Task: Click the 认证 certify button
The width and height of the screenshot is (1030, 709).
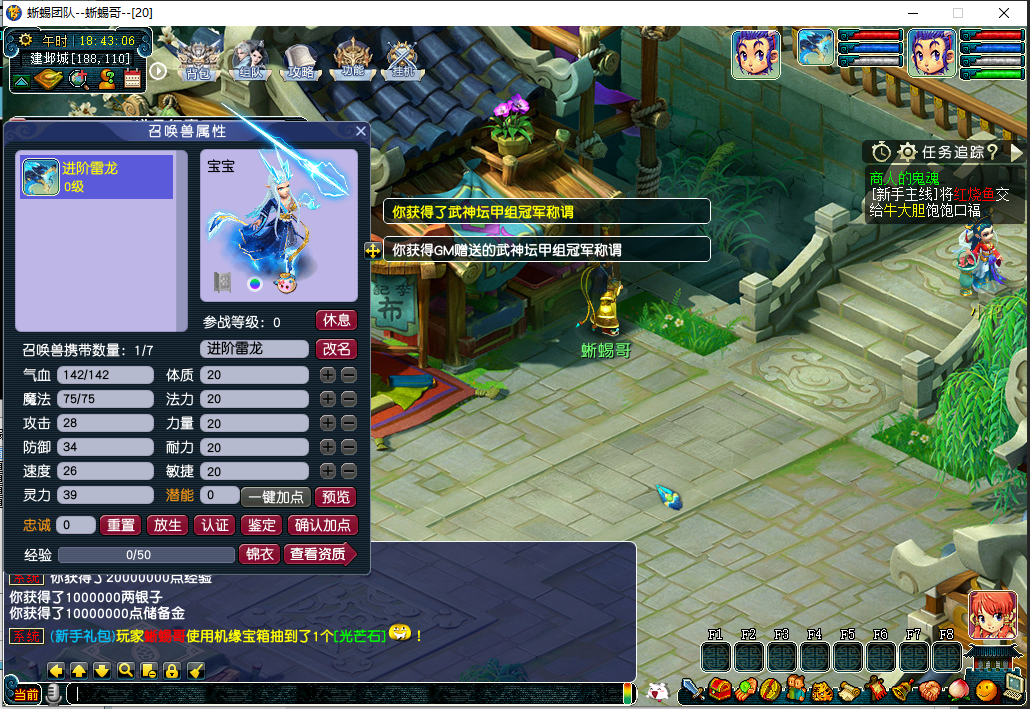Action: click(x=215, y=525)
